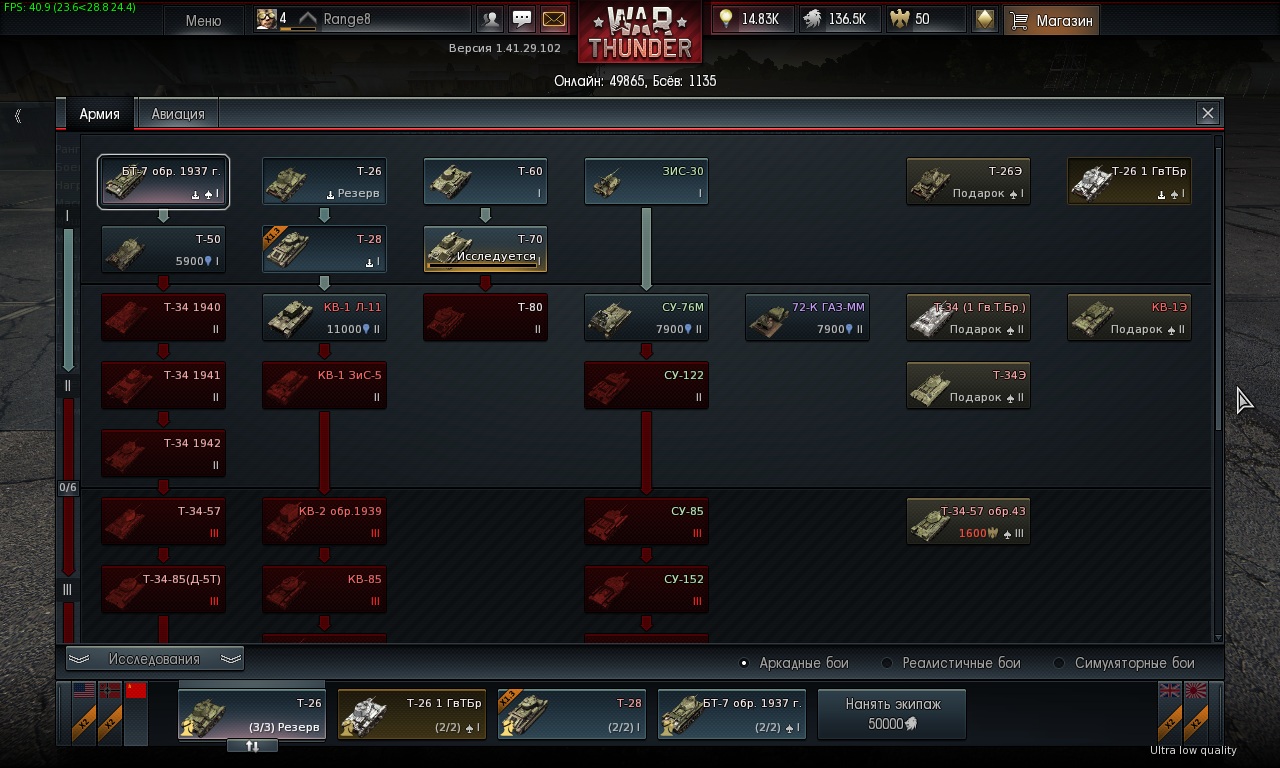Open the chat speech bubble icon
This screenshot has height=768, width=1280.
point(522,19)
